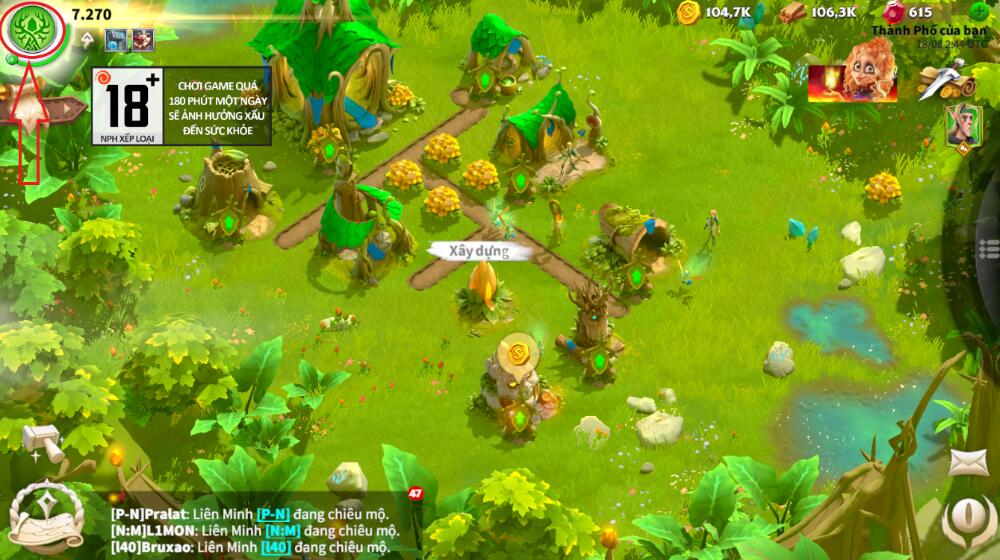This screenshot has height=560, width=1000.
Task: Click the [P-N] alliance link in chat
Action: click(274, 512)
